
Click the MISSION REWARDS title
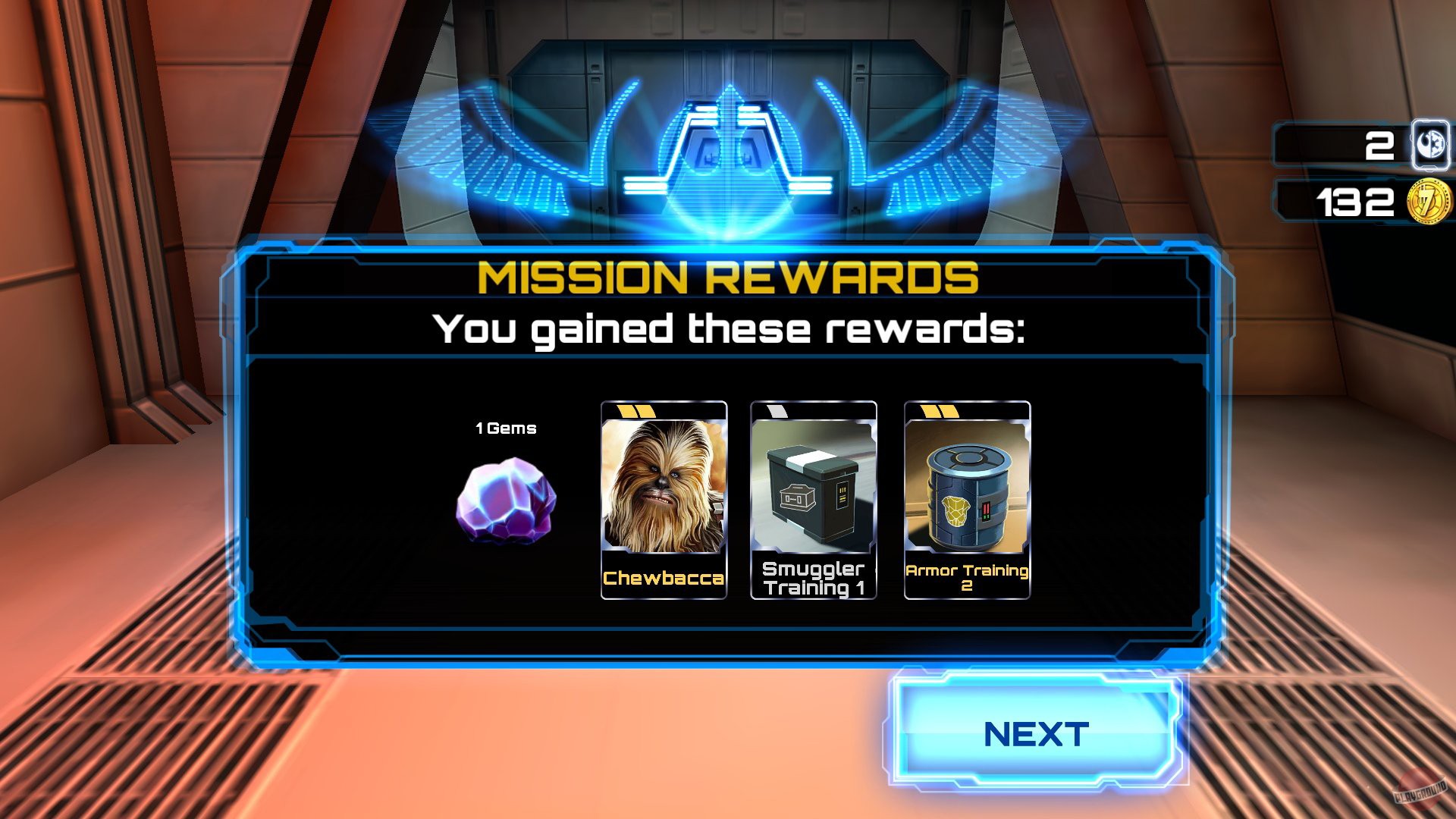click(730, 279)
